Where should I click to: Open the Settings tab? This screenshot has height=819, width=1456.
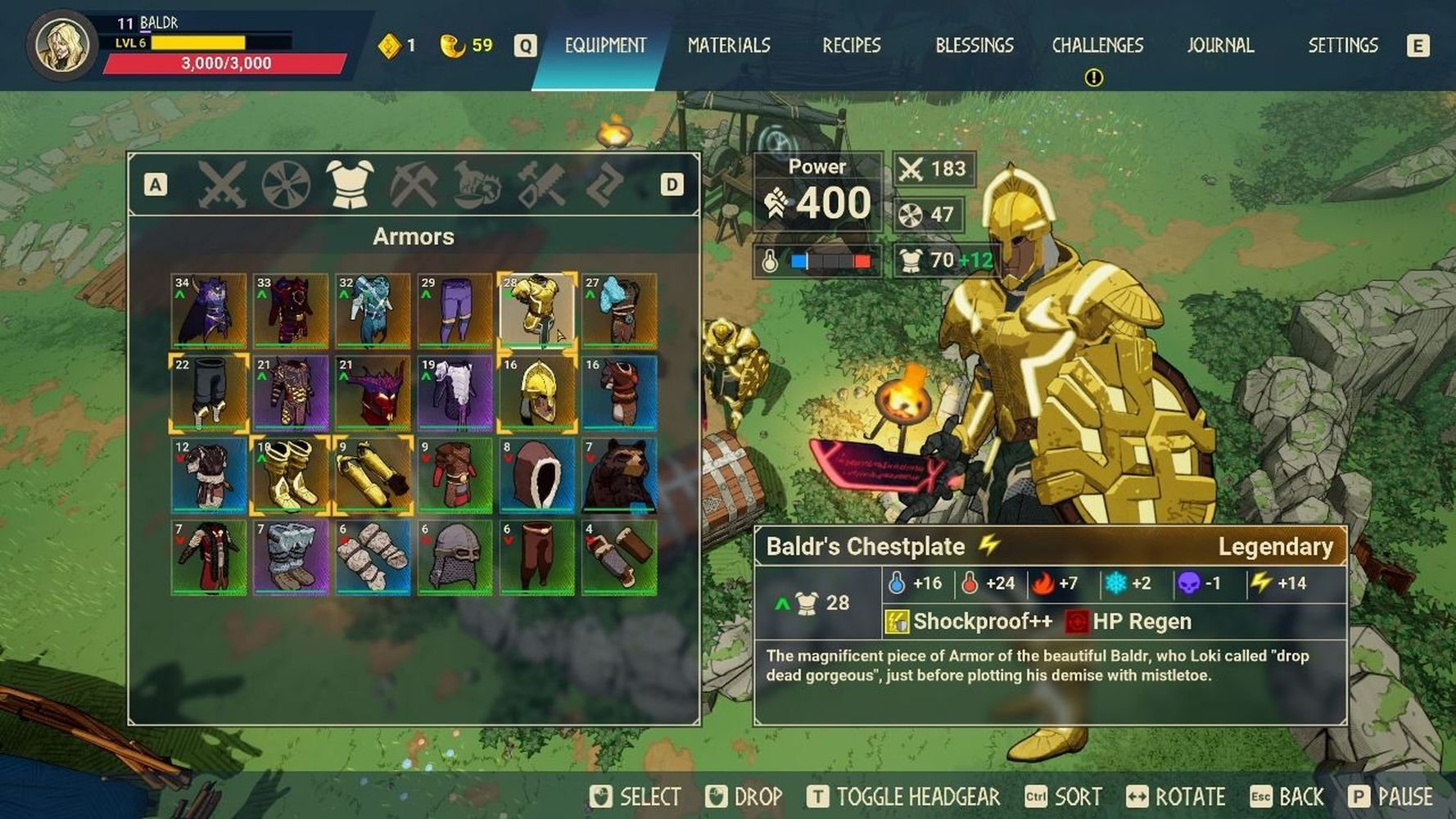coord(1343,46)
